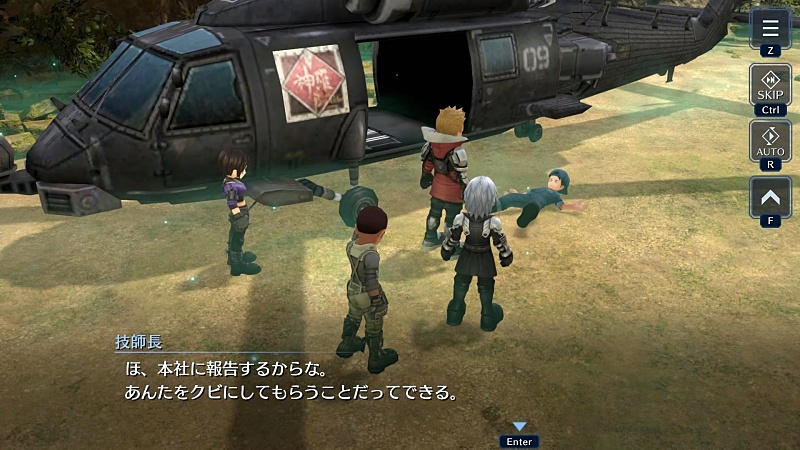The width and height of the screenshot is (800, 450).
Task: Advance dialogue with the blue arrow
Action: pos(519,427)
